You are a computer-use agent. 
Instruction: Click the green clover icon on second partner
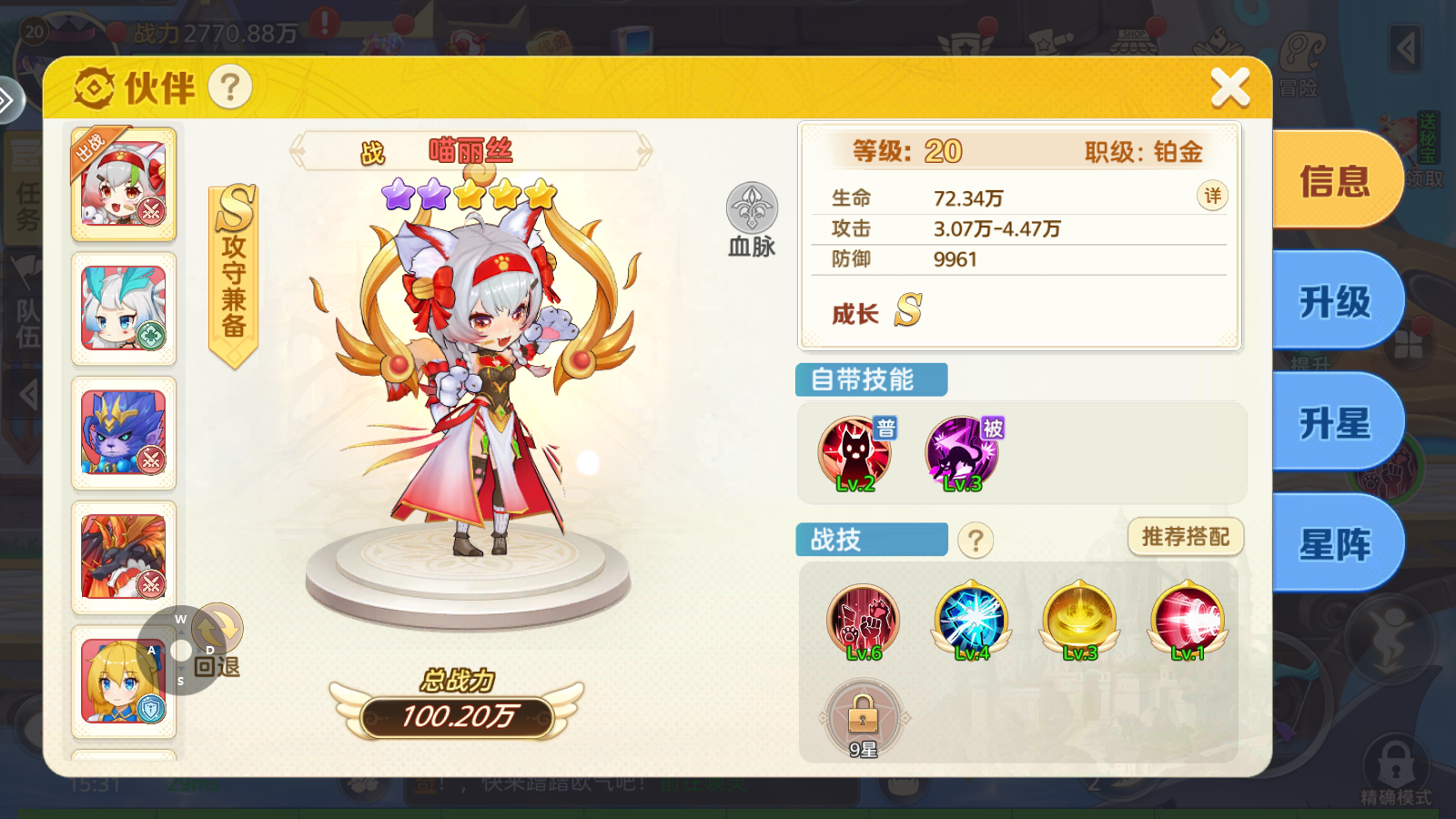(x=152, y=337)
